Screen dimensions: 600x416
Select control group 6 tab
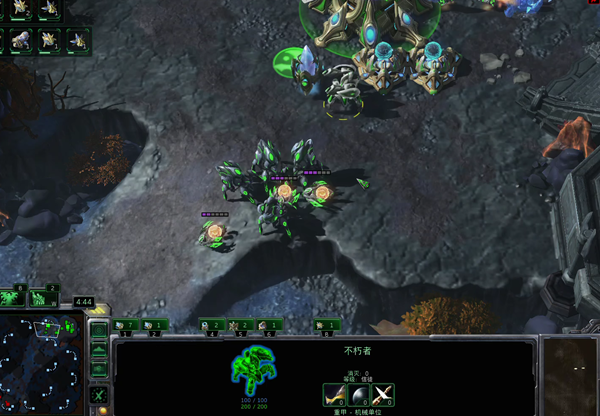(269, 324)
